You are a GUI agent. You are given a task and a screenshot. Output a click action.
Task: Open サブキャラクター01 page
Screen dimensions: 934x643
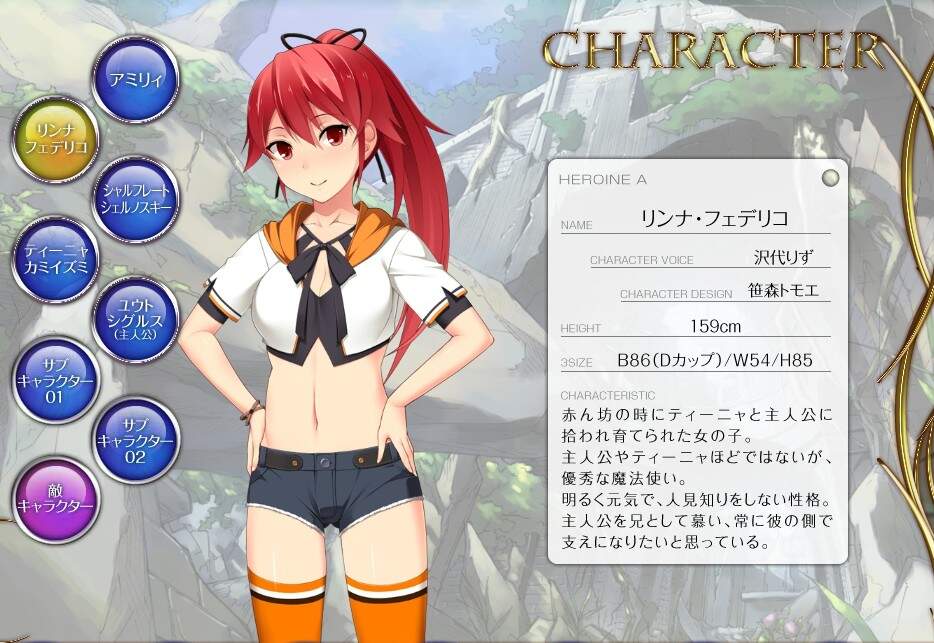tap(55, 380)
